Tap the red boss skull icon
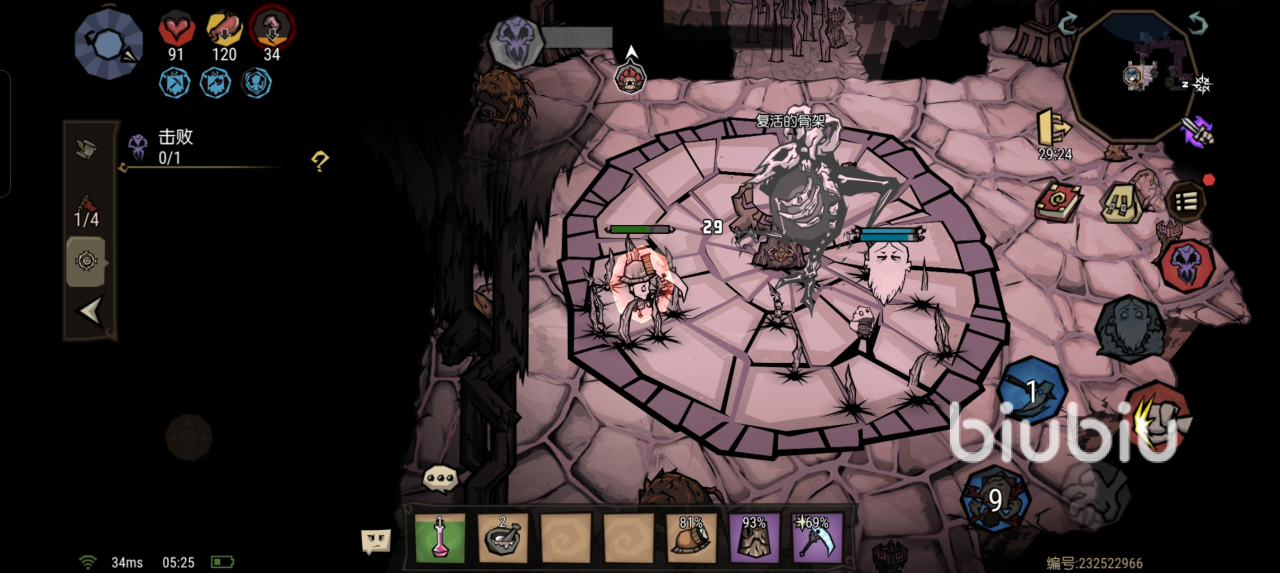Screen dimensions: 1280x573 (1187, 264)
